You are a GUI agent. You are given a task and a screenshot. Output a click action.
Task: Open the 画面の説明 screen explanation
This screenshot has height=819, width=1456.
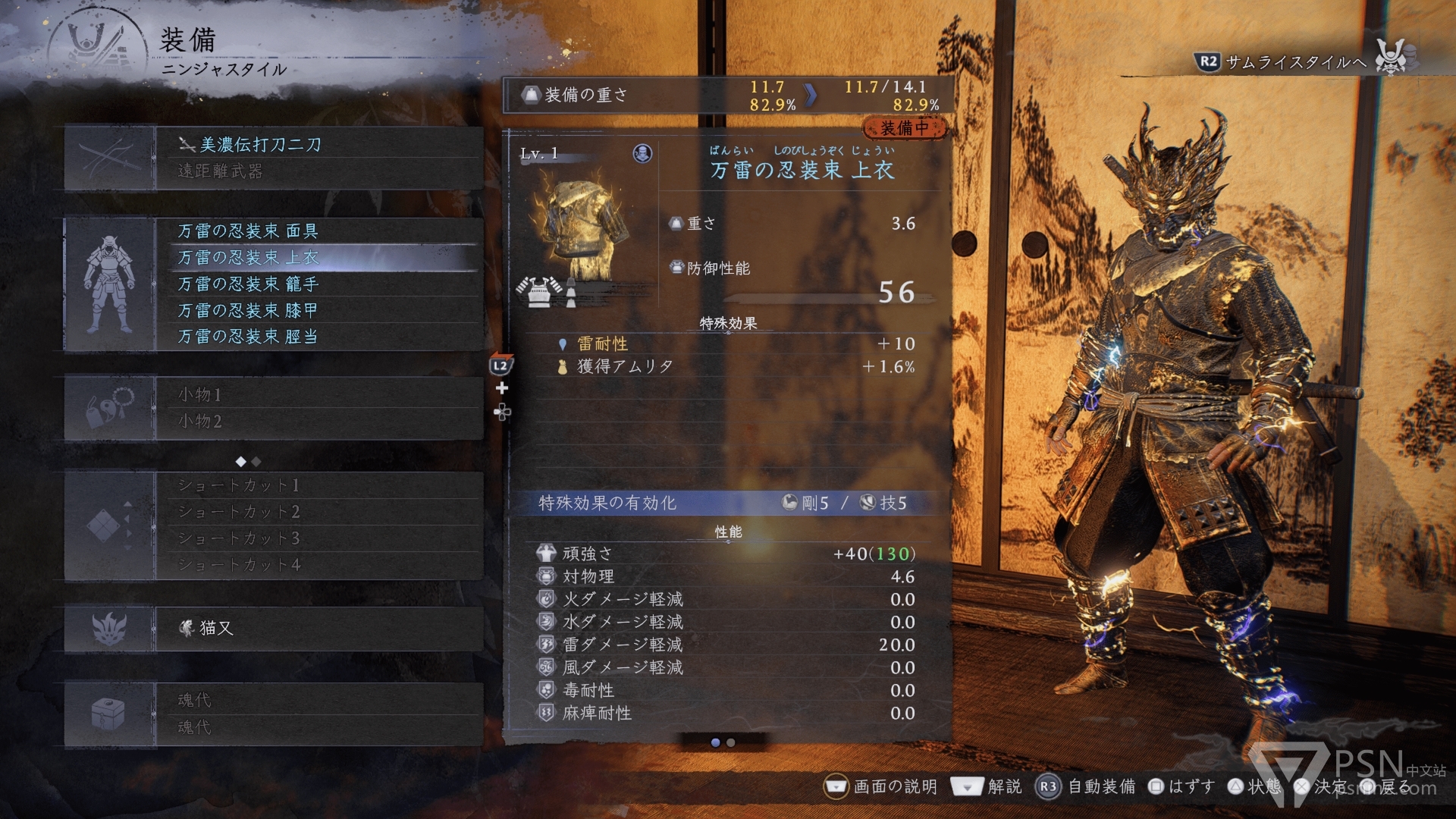point(881,786)
